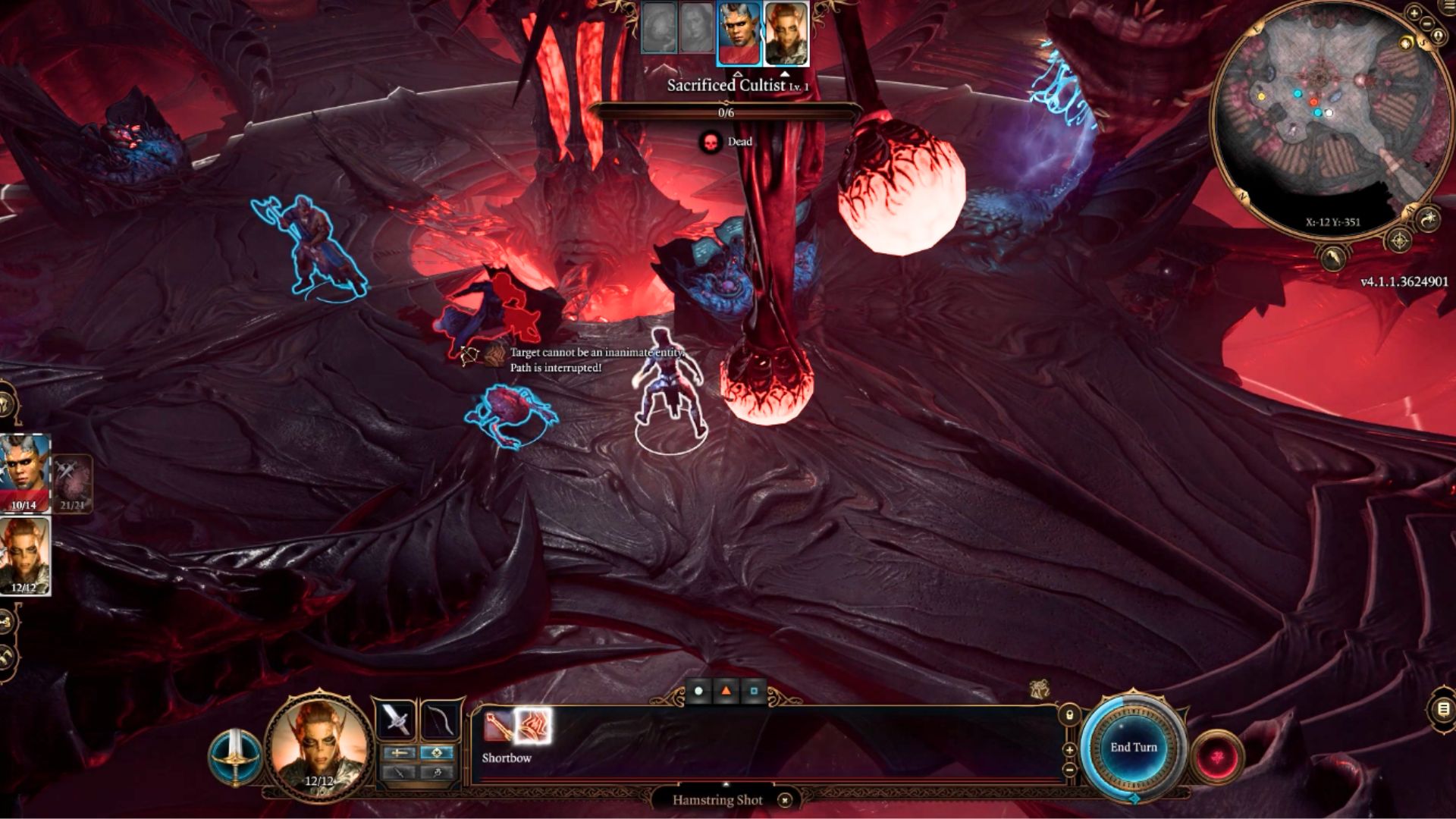Select the summoned companion portrait with 21 health
The height and width of the screenshot is (819, 1456).
click(72, 483)
